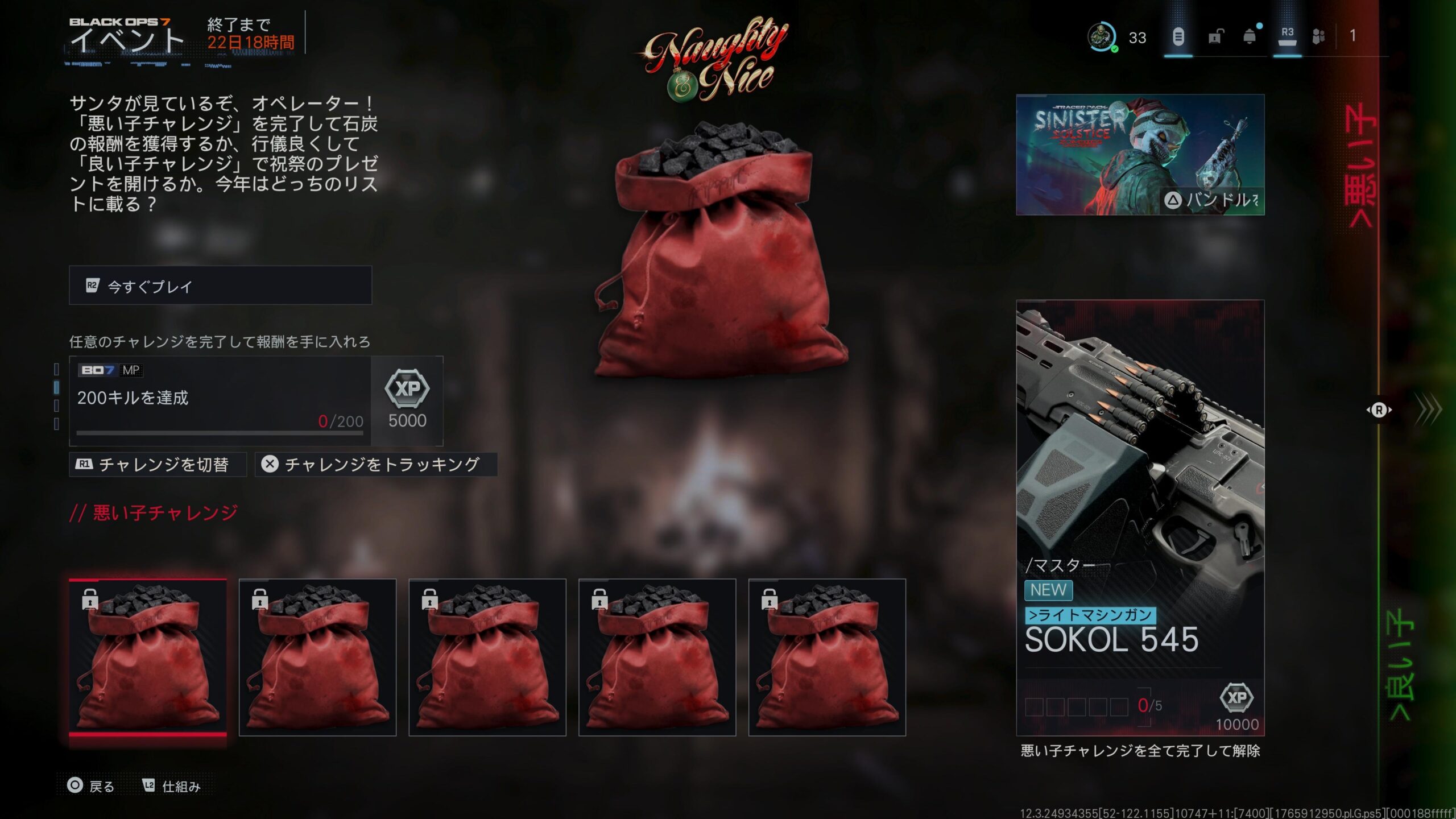Screen dimensions: 1456x819
Task: Start playing with the 今すぐプレイ button
Action: coord(220,286)
